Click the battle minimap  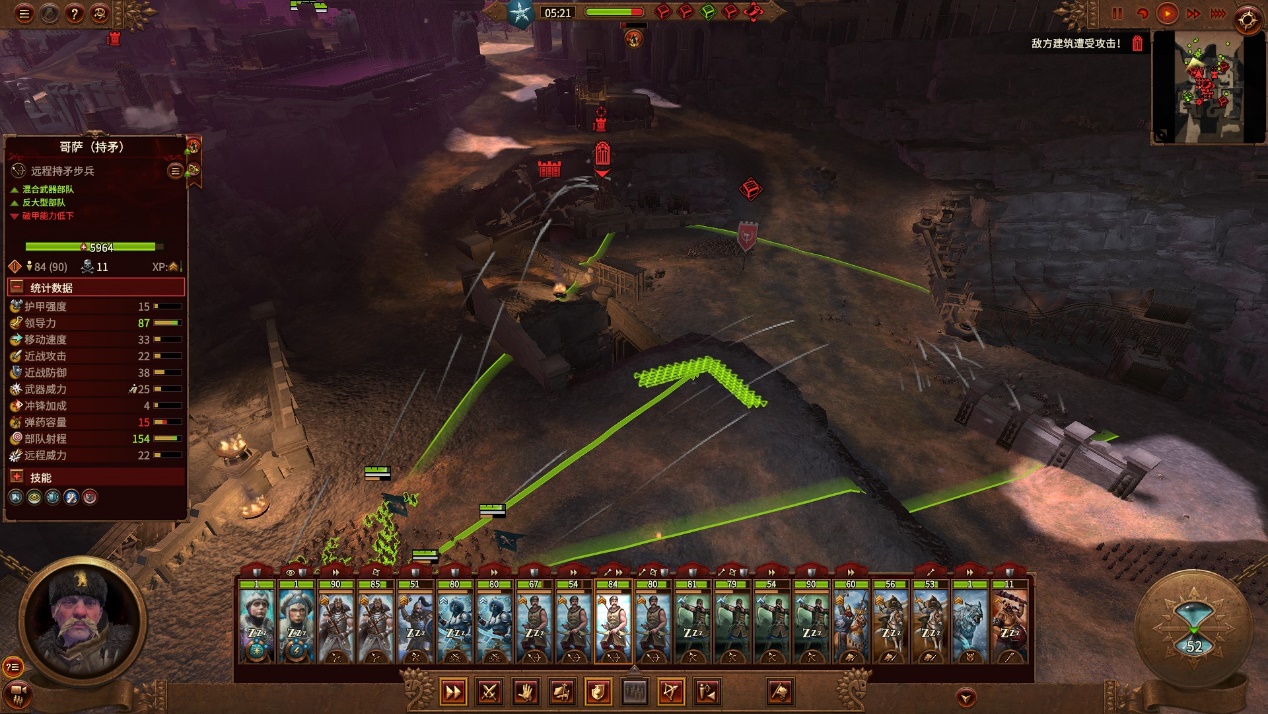[x=1205, y=85]
